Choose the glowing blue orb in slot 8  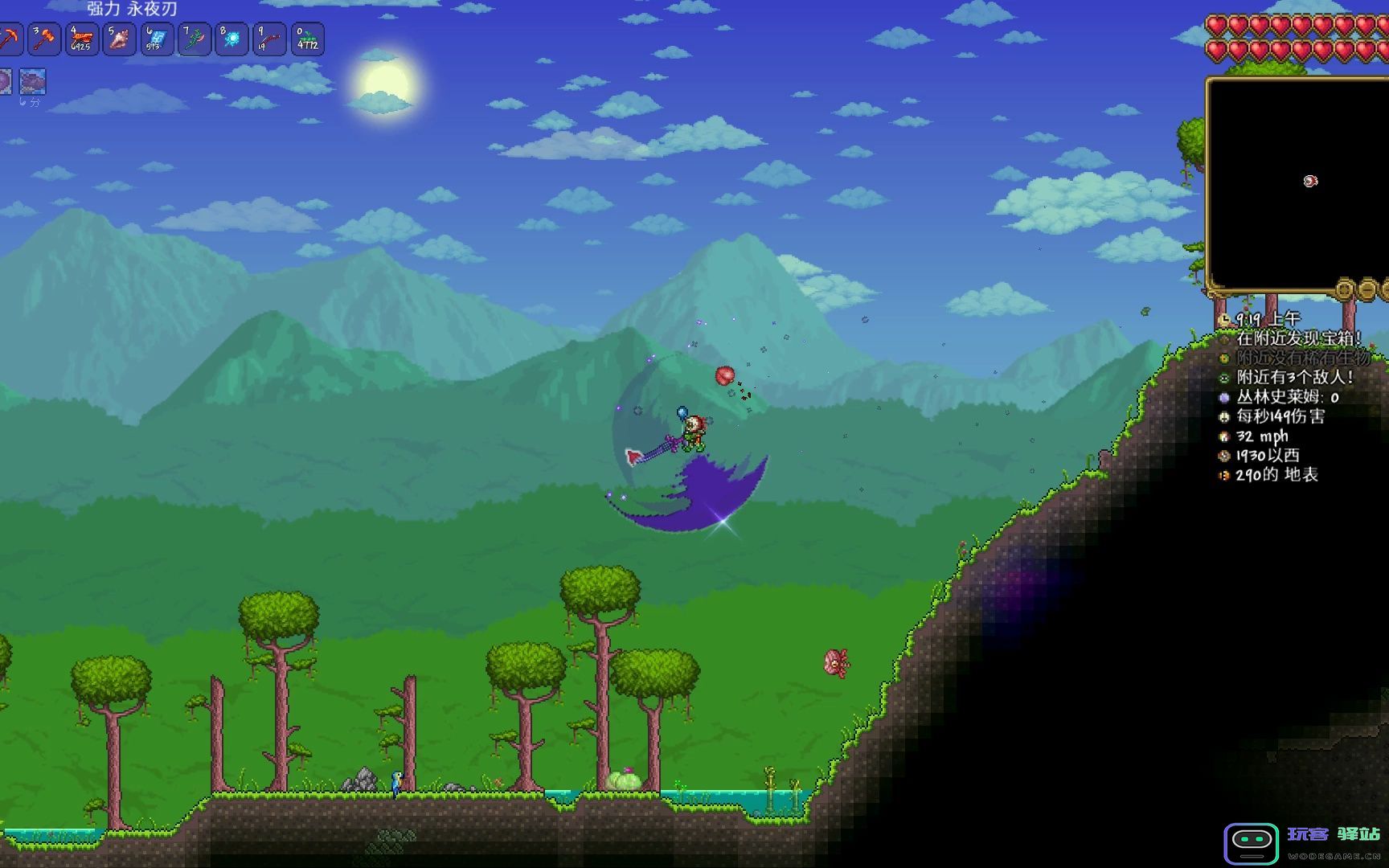click(231, 39)
